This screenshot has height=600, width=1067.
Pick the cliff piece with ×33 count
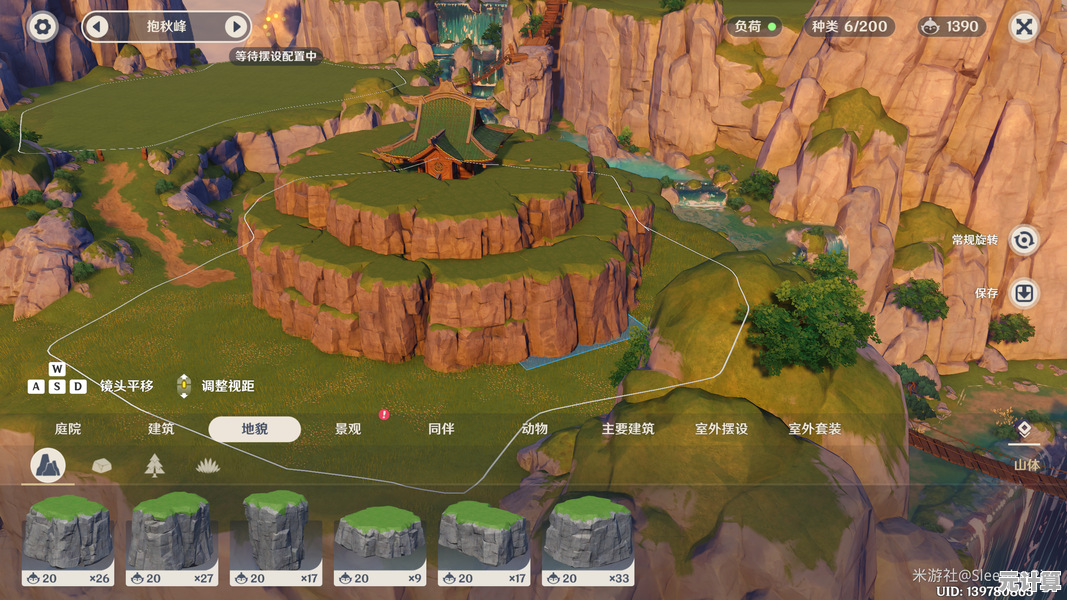pyautogui.click(x=589, y=539)
